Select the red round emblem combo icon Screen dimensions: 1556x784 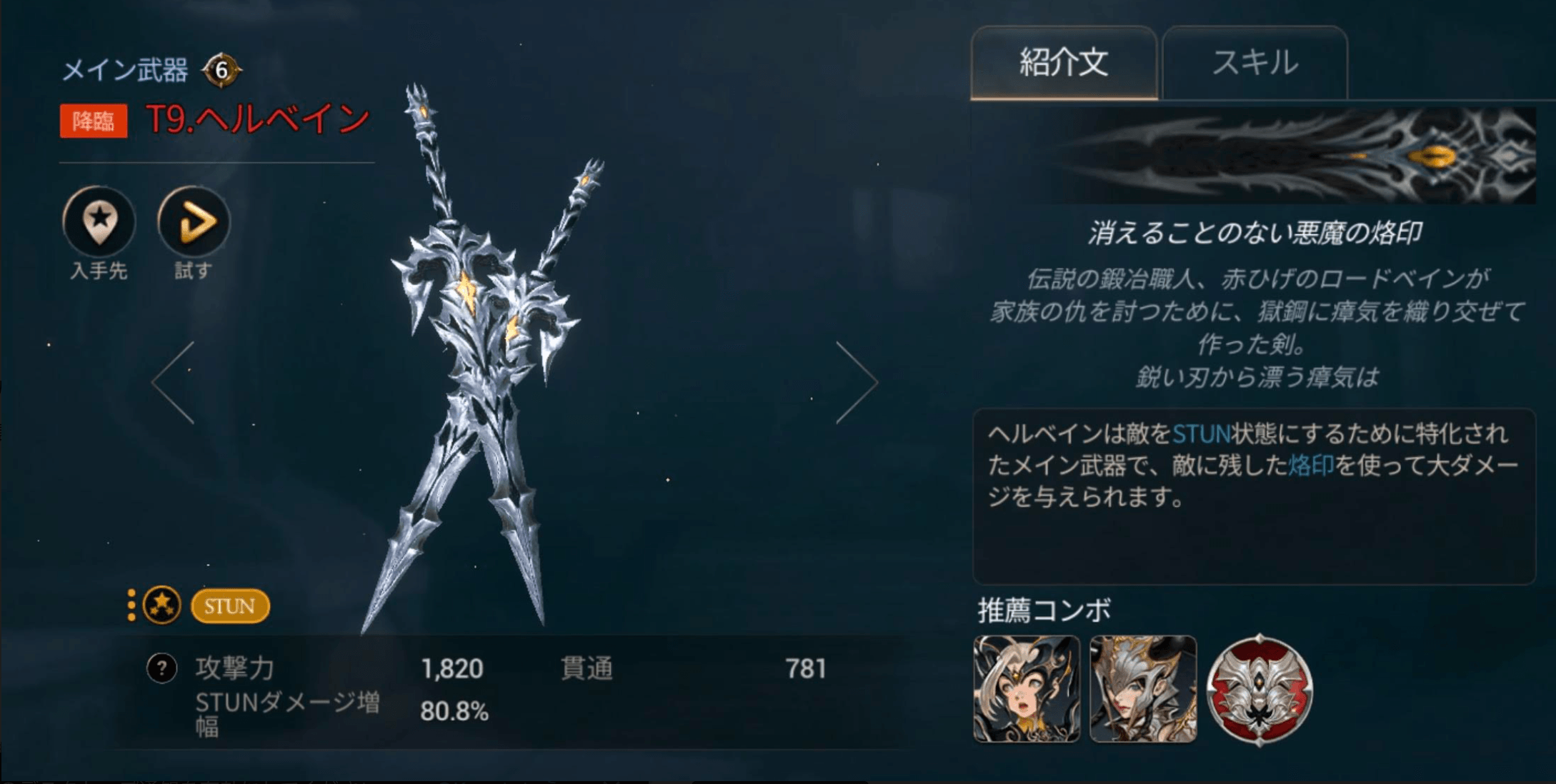[1260, 689]
